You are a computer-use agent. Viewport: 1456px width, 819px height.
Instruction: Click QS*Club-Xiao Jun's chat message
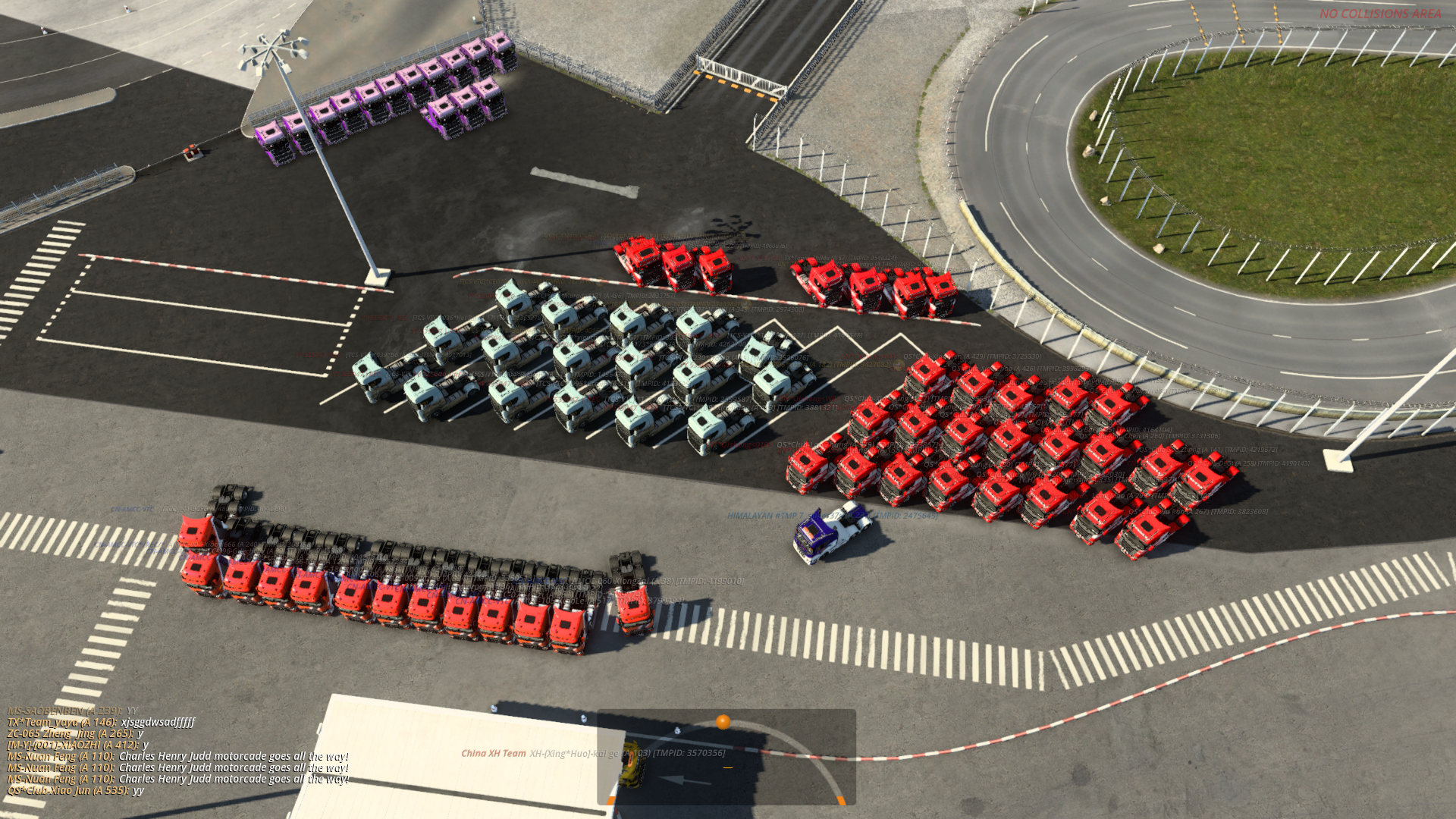click(x=75, y=790)
